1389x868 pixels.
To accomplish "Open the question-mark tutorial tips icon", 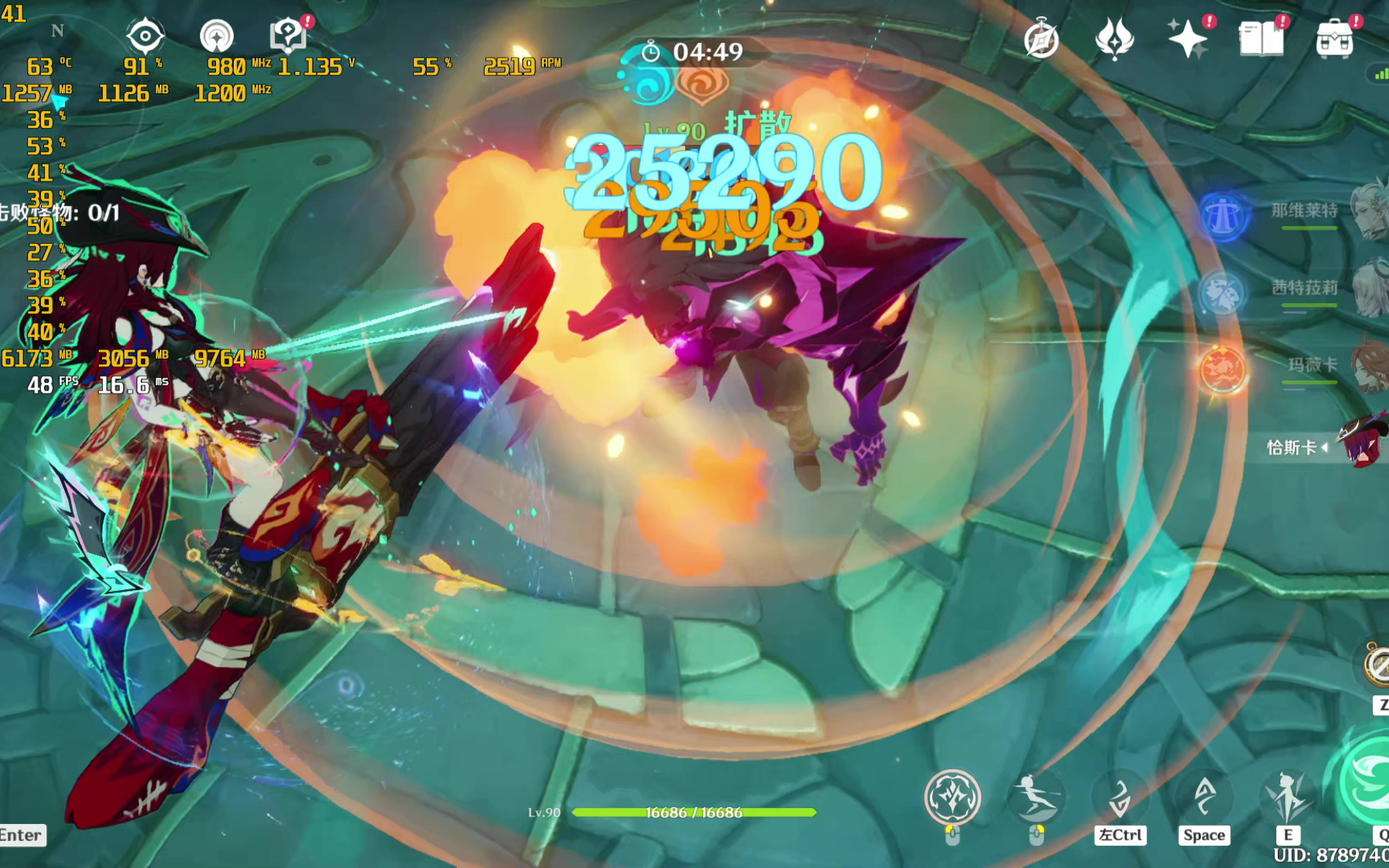I will (288, 35).
